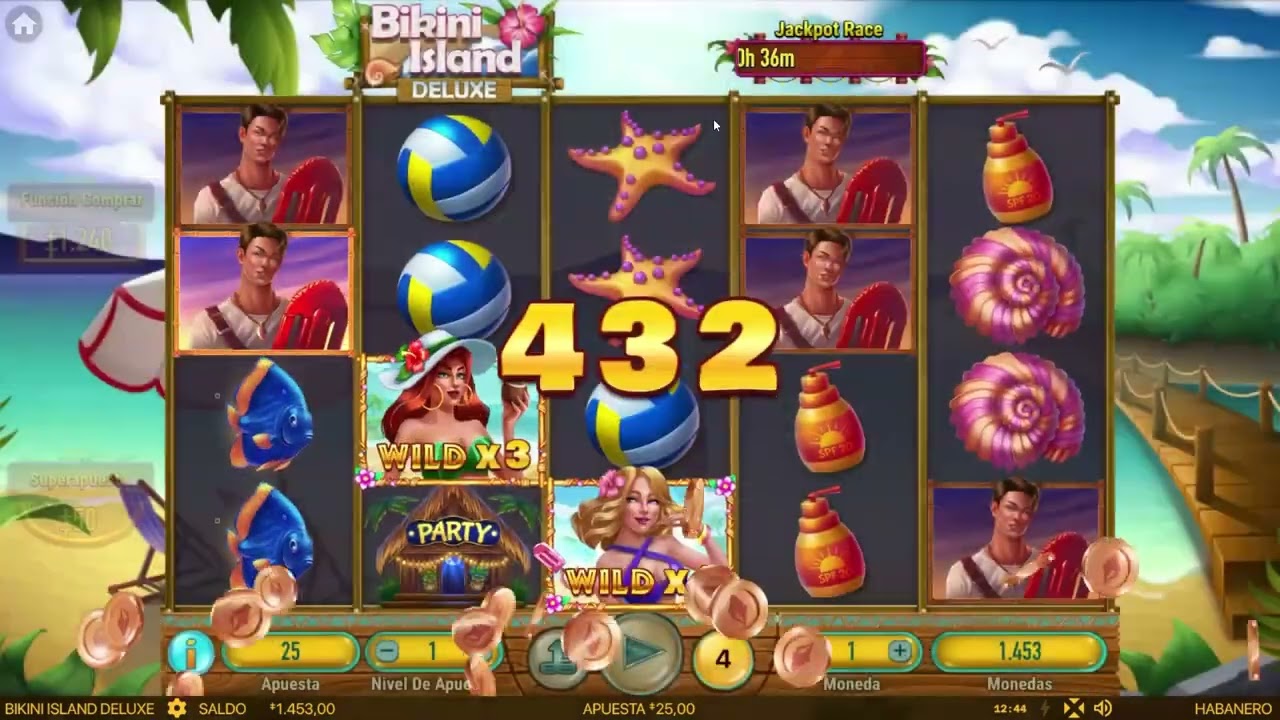The height and width of the screenshot is (720, 1280).
Task: Open the settings gear icon
Action: 177,708
